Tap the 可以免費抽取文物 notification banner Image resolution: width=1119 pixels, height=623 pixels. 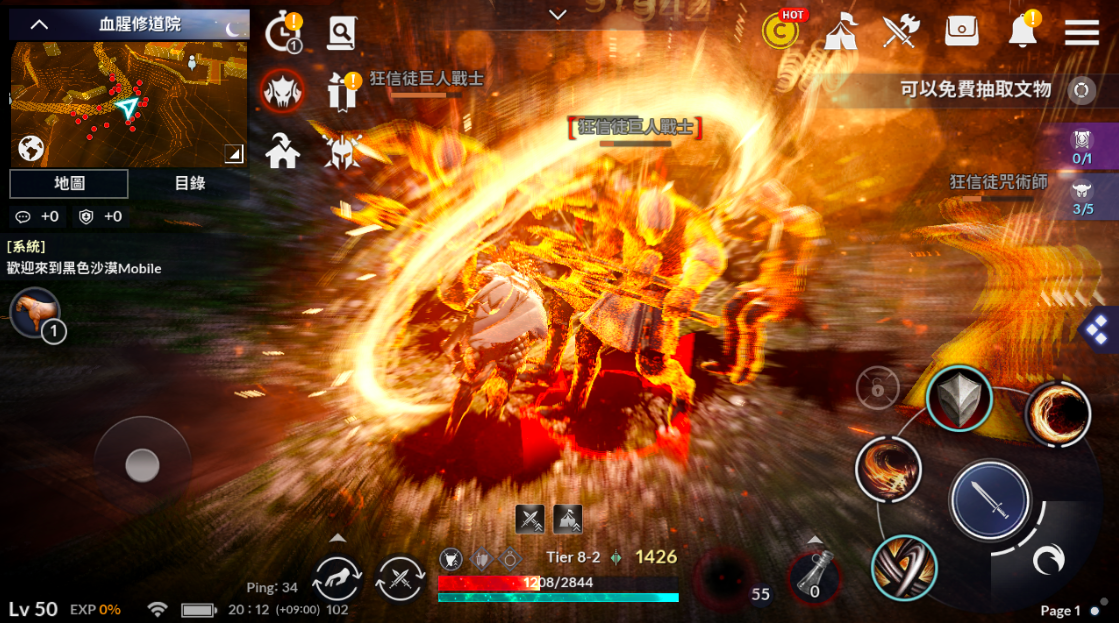pyautogui.click(x=975, y=90)
